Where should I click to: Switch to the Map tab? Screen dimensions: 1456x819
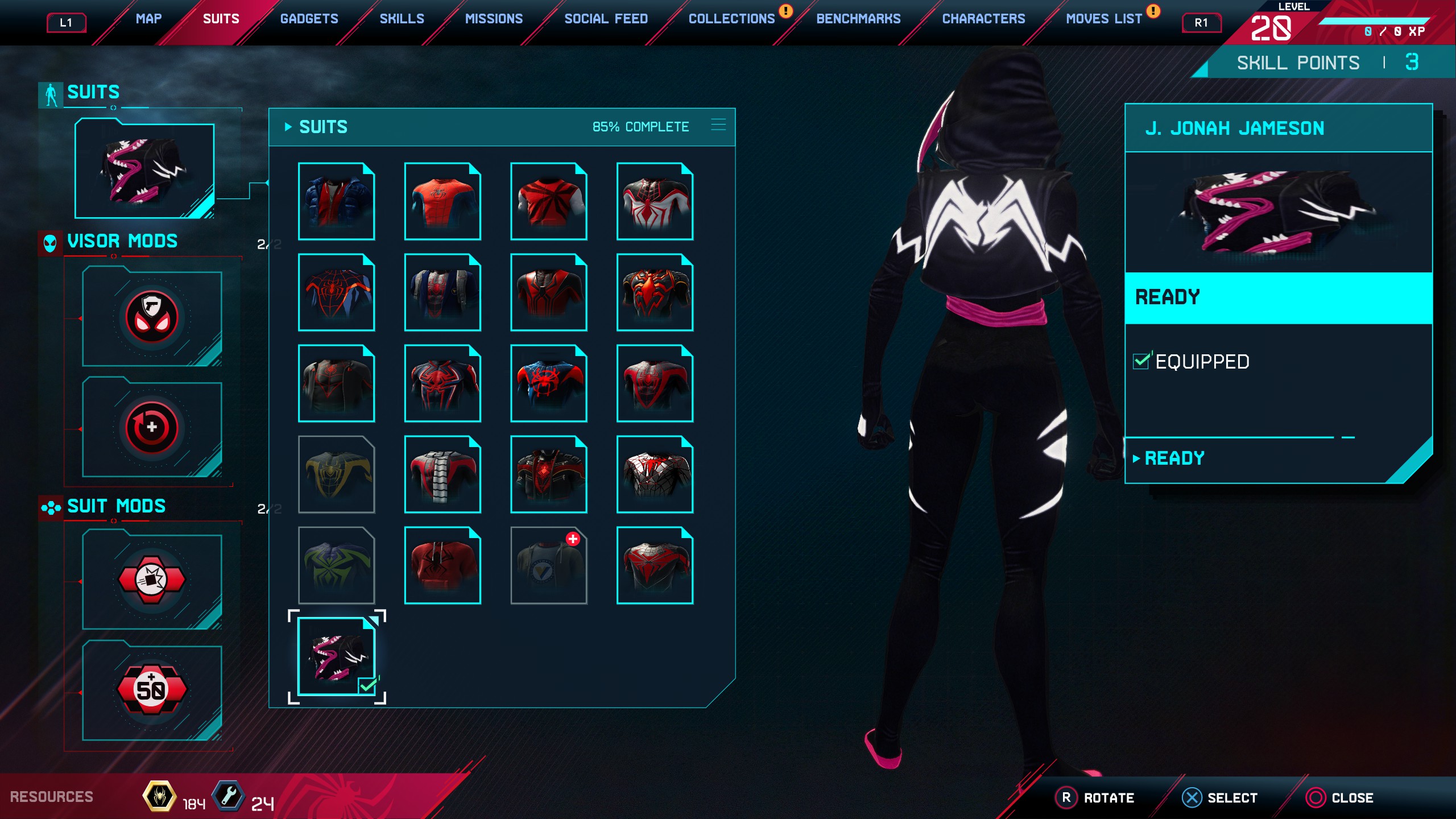coord(148,19)
